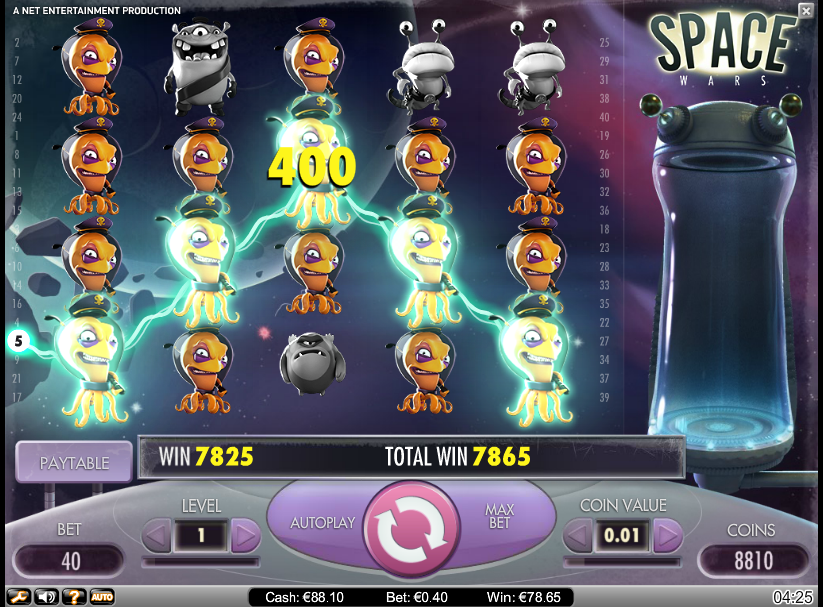Decrease the bet level
Viewport: 823px width, 607px height.
157,536
